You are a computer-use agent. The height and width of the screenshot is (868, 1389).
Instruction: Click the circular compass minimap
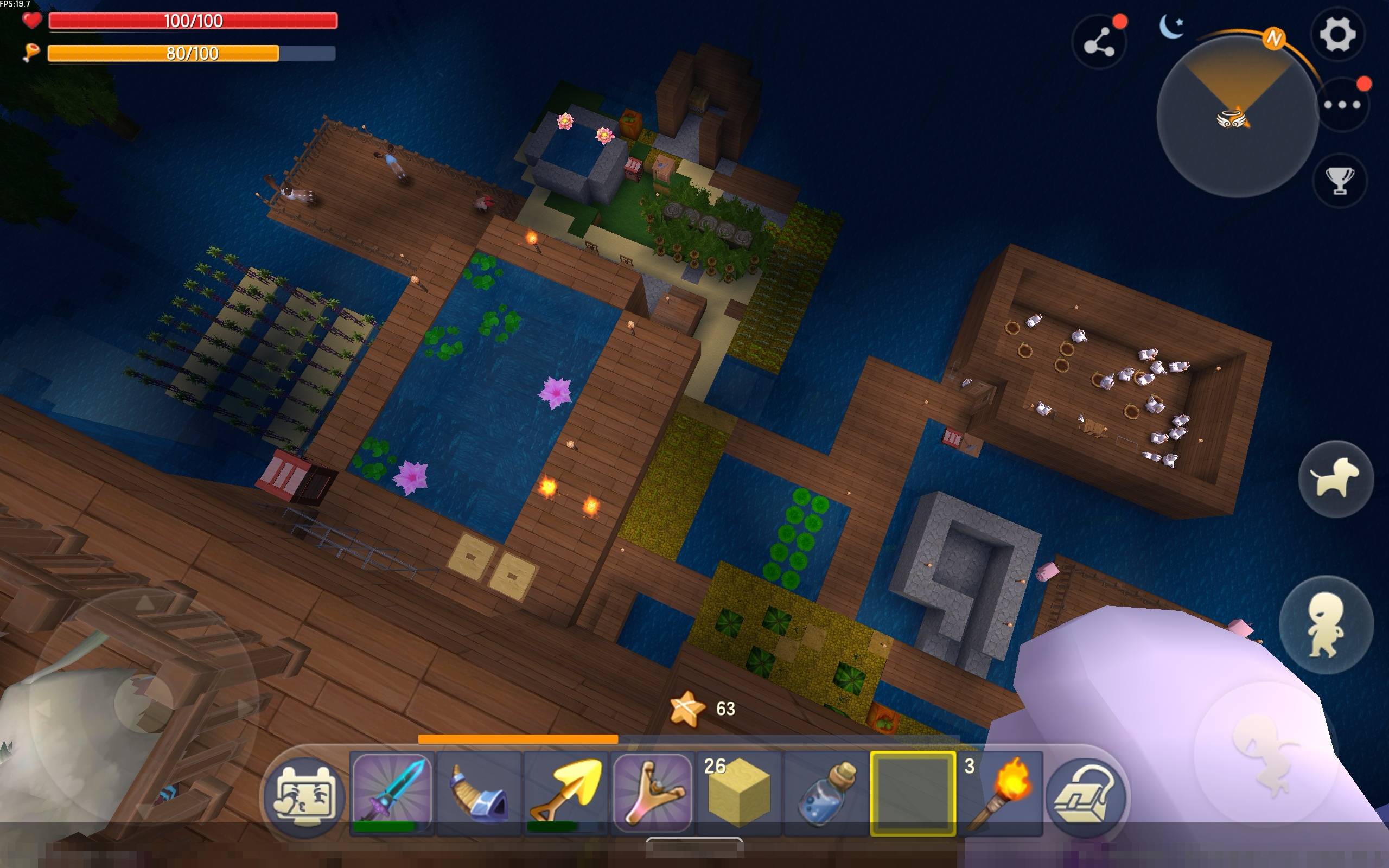point(1237,118)
